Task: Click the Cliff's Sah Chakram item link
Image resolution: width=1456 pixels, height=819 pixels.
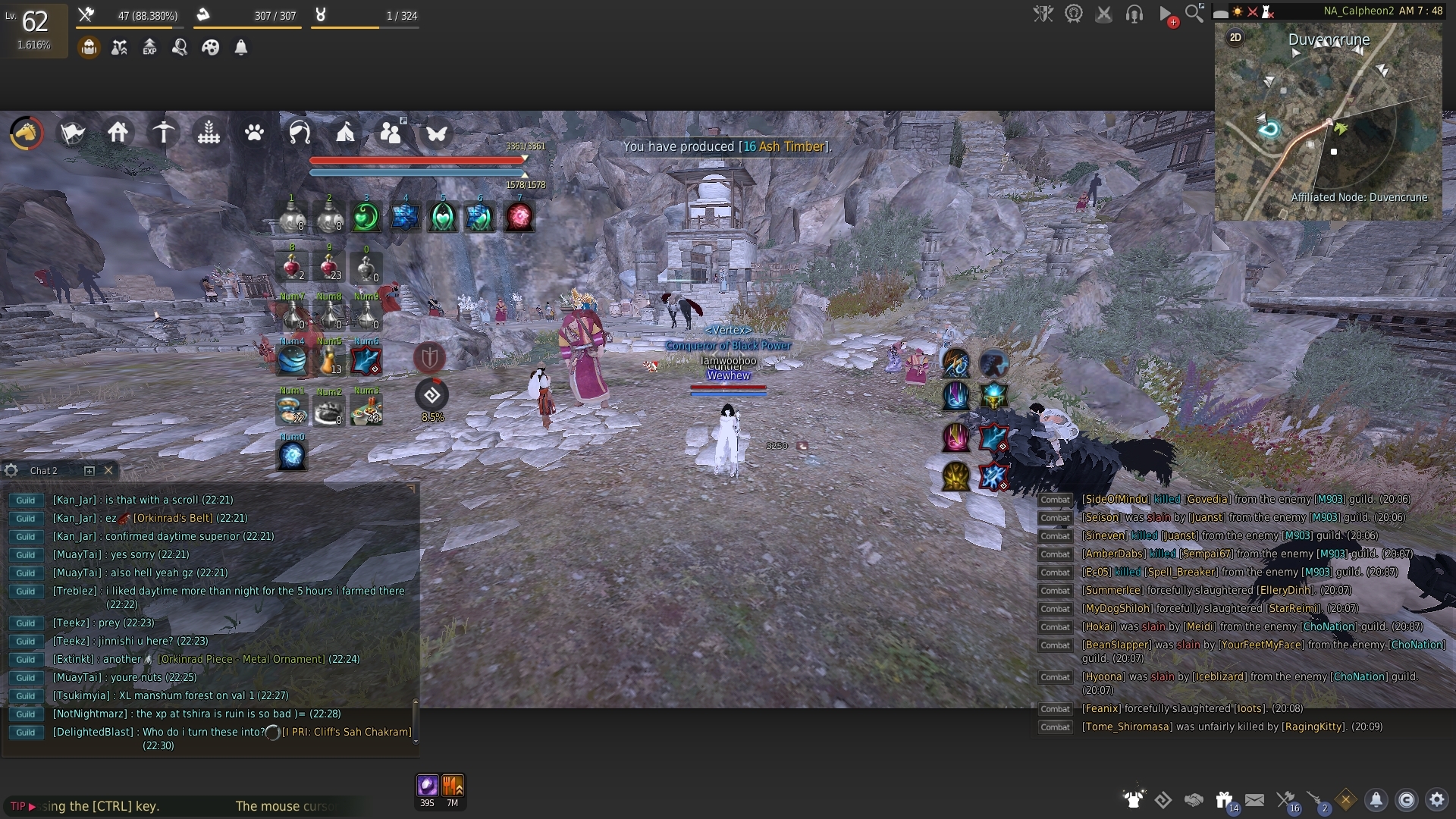Action: [x=345, y=731]
